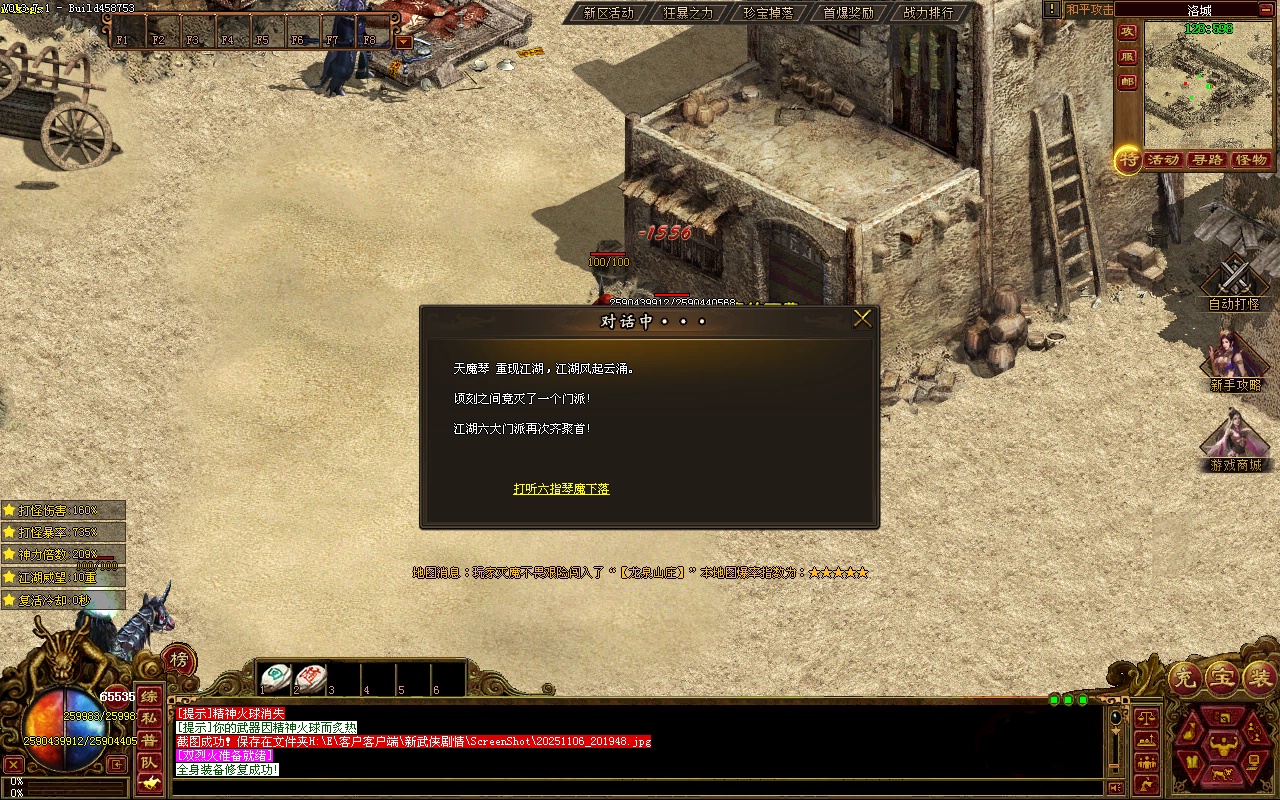Activate 寻路 pathfinding button
Viewport: 1280px width, 800px height.
click(x=1207, y=160)
